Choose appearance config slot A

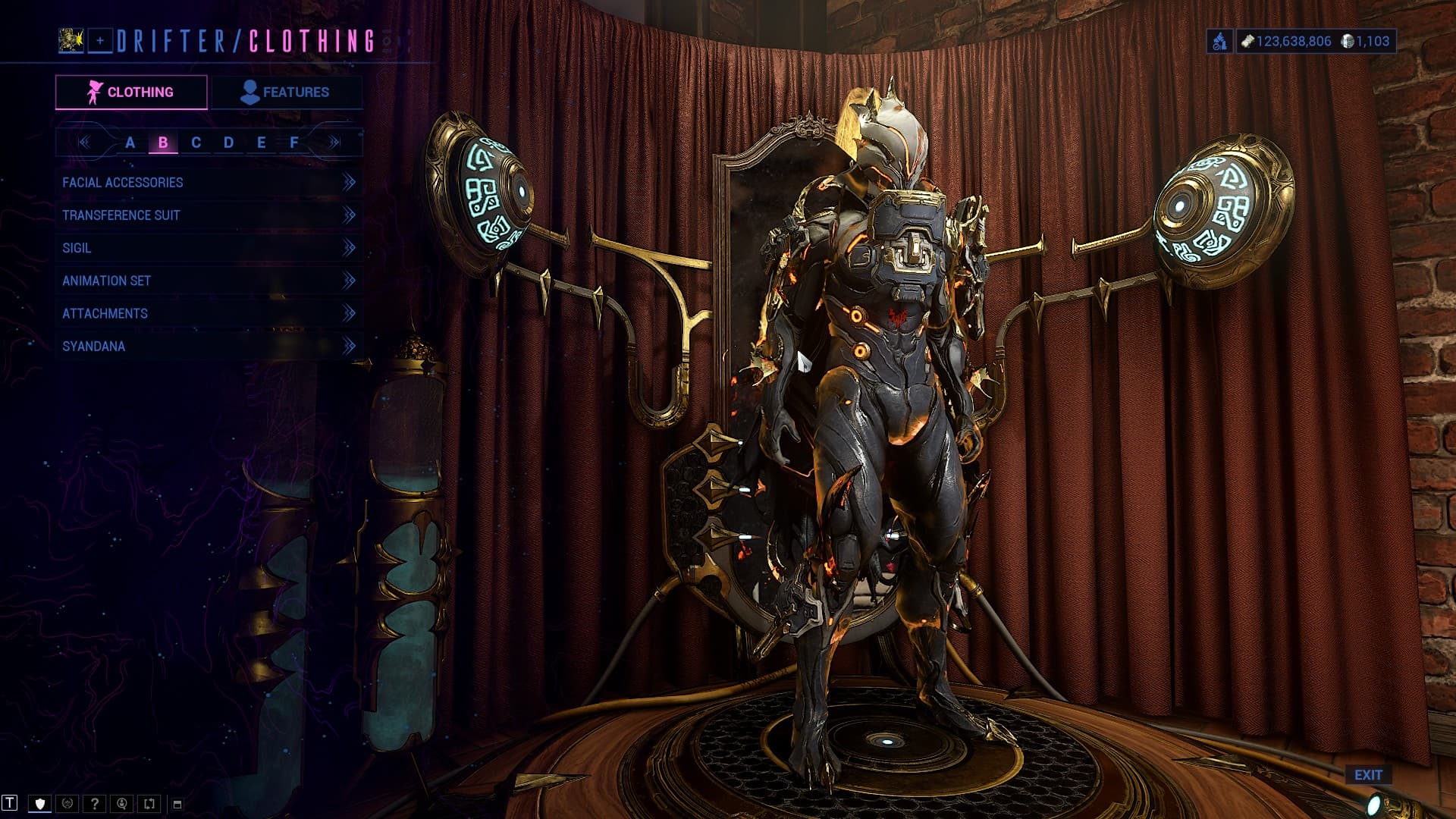click(x=130, y=143)
